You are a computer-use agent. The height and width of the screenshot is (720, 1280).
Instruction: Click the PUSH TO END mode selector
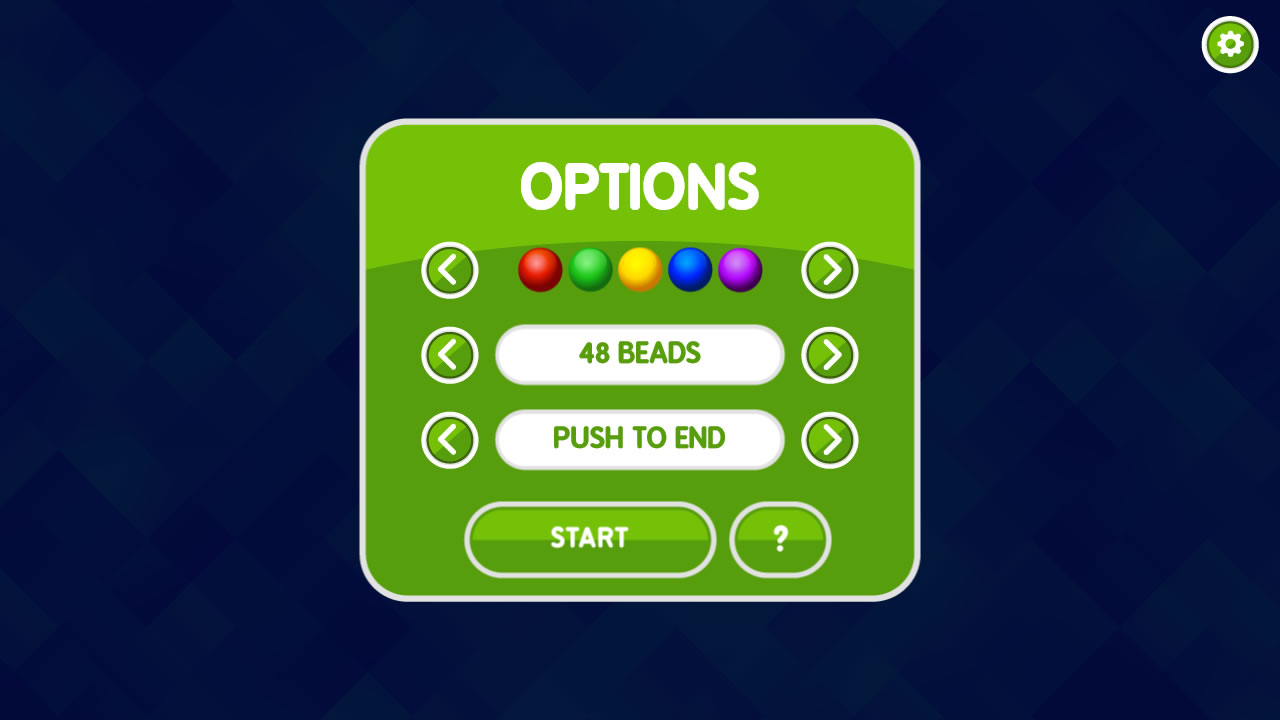(x=640, y=440)
